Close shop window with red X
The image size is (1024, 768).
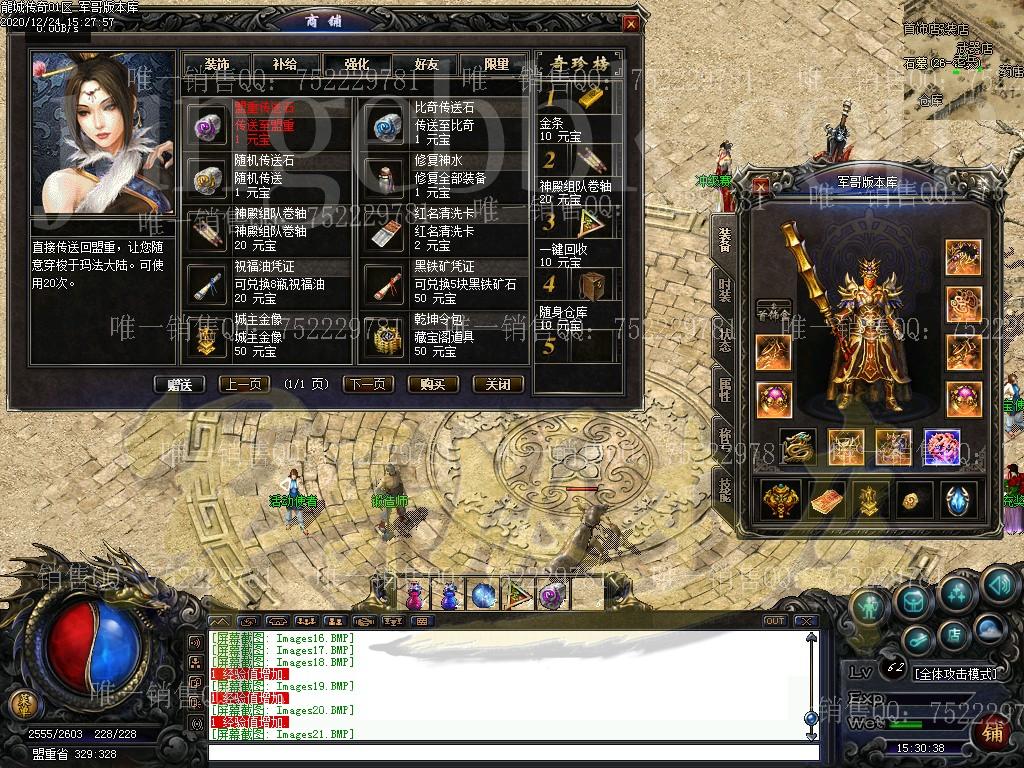pyautogui.click(x=630, y=24)
